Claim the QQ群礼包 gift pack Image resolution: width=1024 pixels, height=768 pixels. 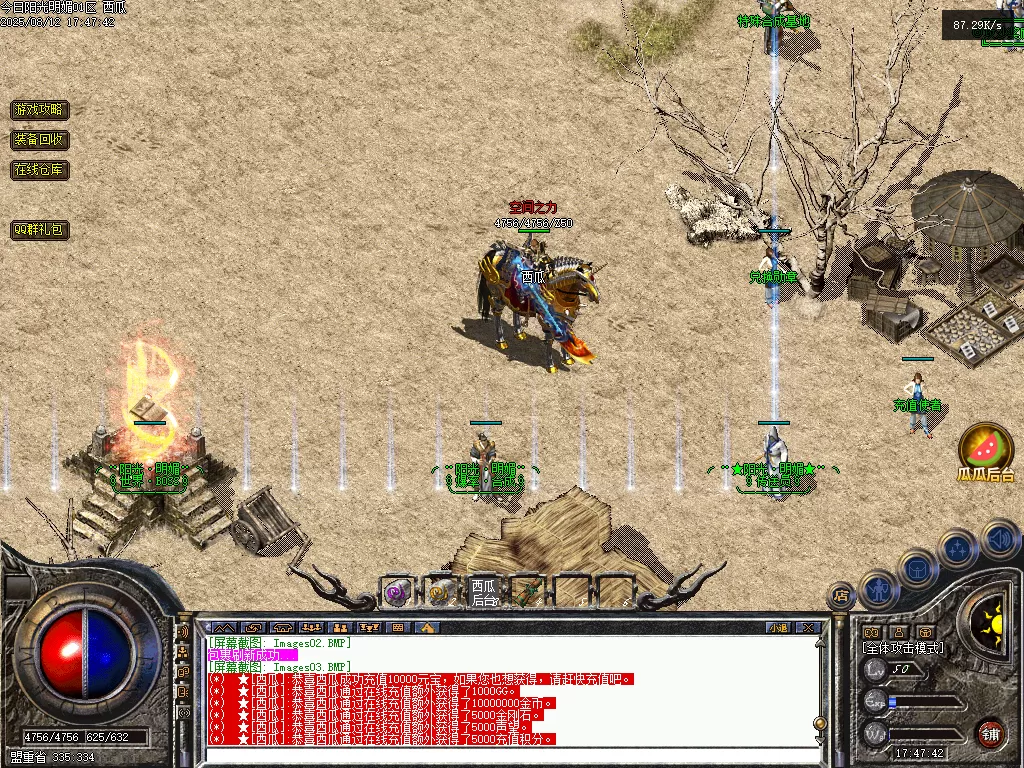pyautogui.click(x=40, y=230)
